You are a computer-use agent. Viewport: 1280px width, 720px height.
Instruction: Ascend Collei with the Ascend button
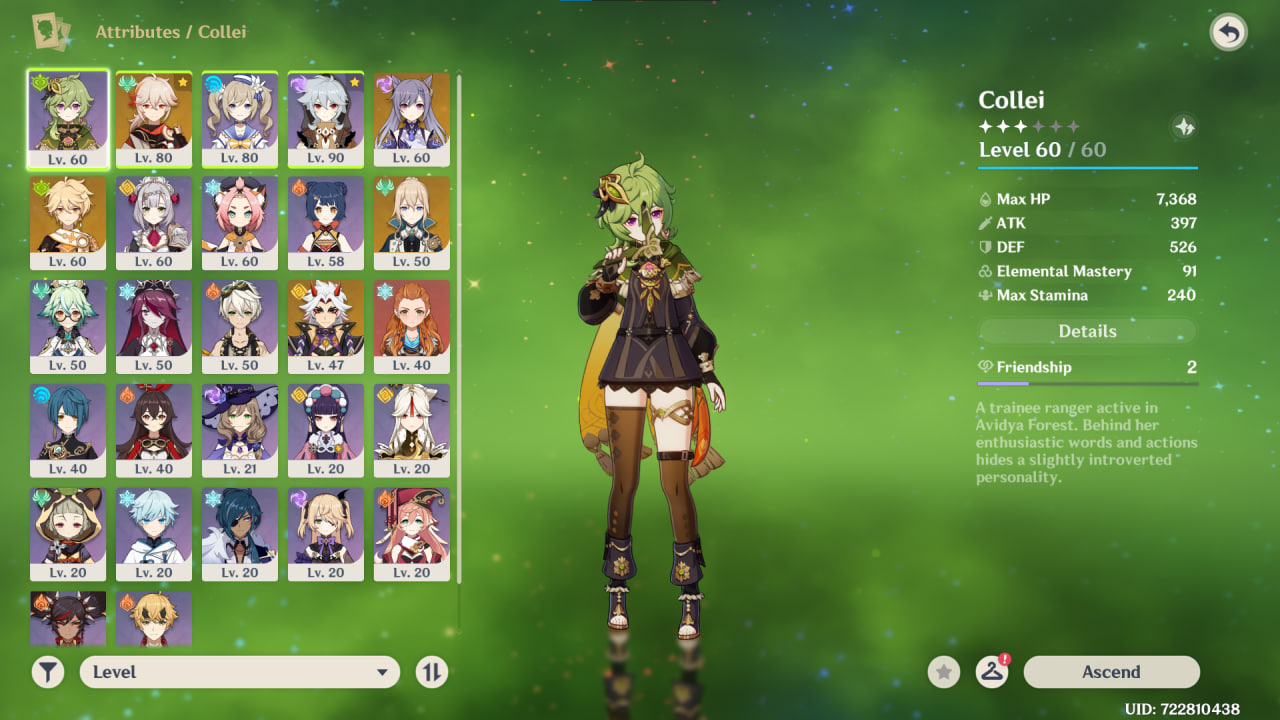point(1111,672)
